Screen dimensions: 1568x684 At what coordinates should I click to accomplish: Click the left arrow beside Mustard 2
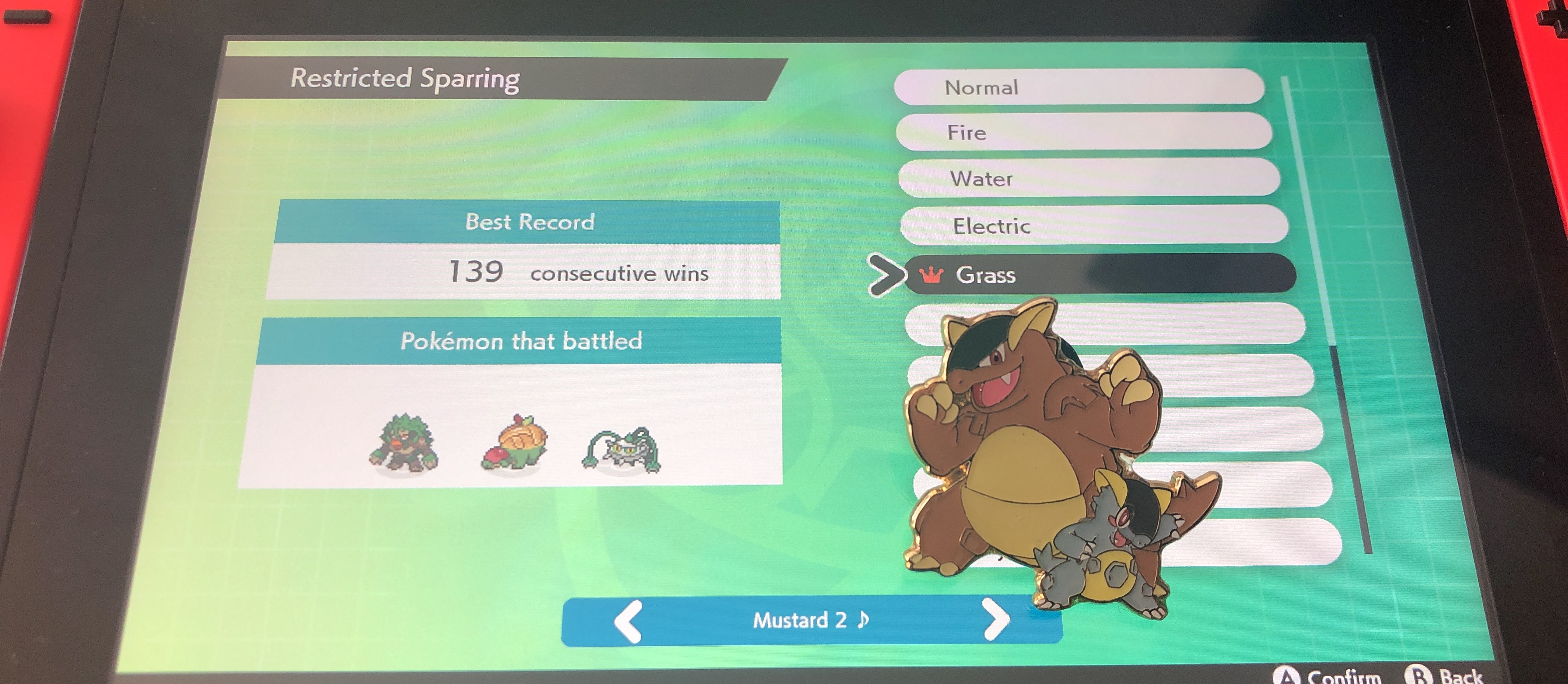[628, 621]
